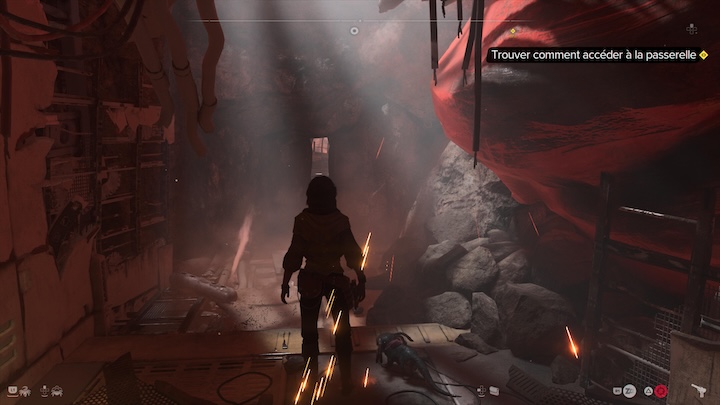Click the "Trouver comment accéder à la passerelle" objective
The height and width of the screenshot is (405, 720).
594,56
